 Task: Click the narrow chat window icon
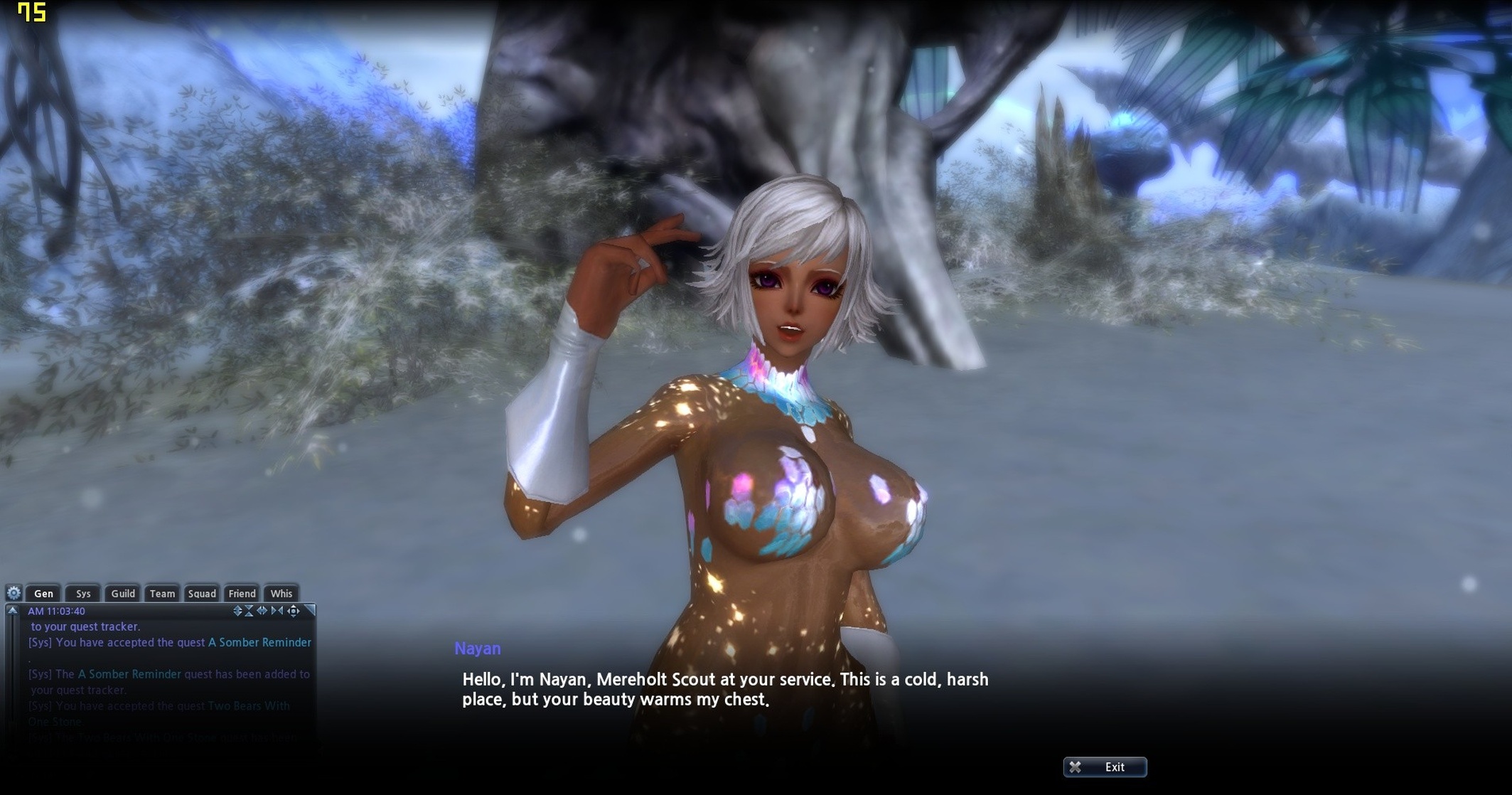click(276, 612)
